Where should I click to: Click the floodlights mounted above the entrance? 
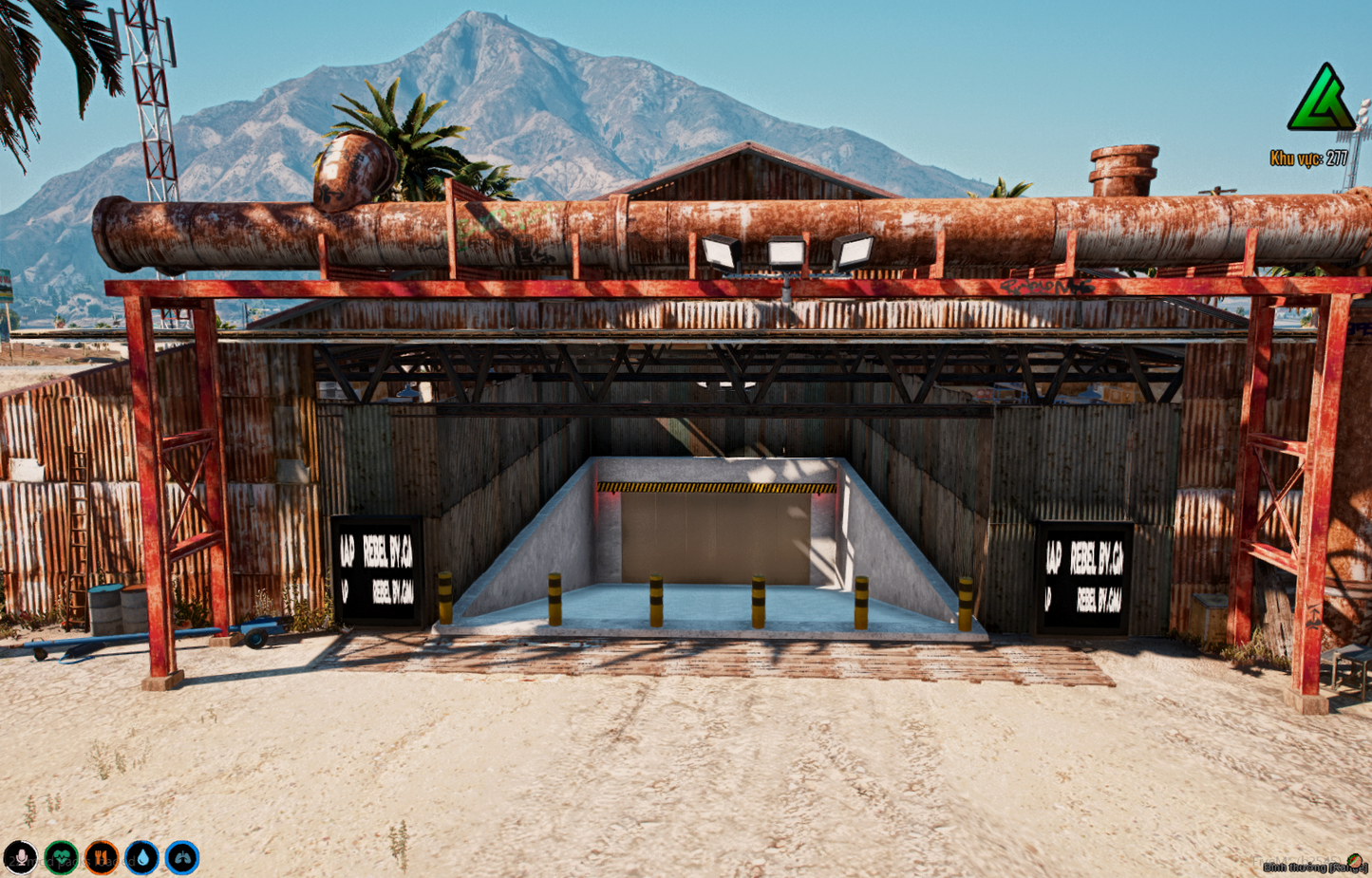[787, 252]
